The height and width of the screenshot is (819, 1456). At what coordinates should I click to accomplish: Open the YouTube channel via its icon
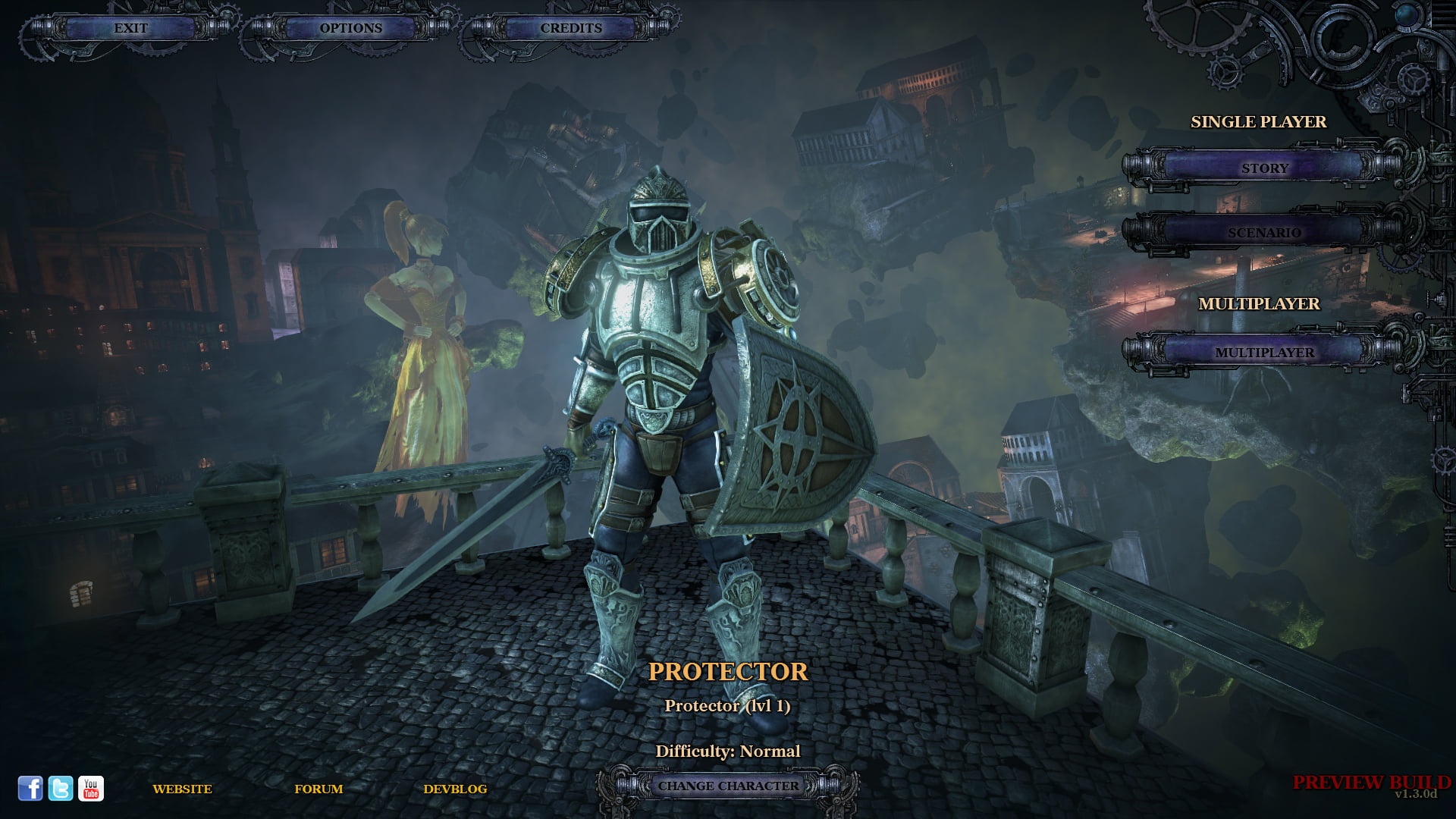[92, 789]
